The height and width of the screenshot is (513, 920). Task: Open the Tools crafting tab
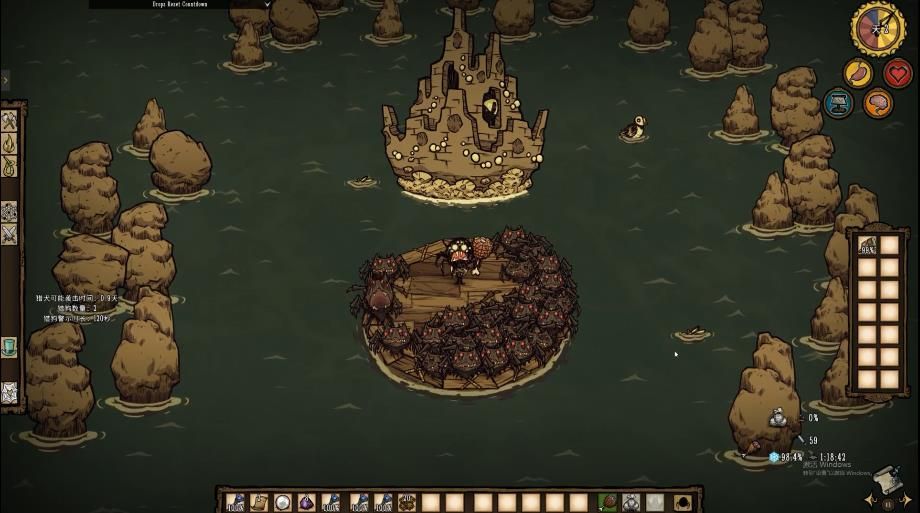tap(9, 121)
